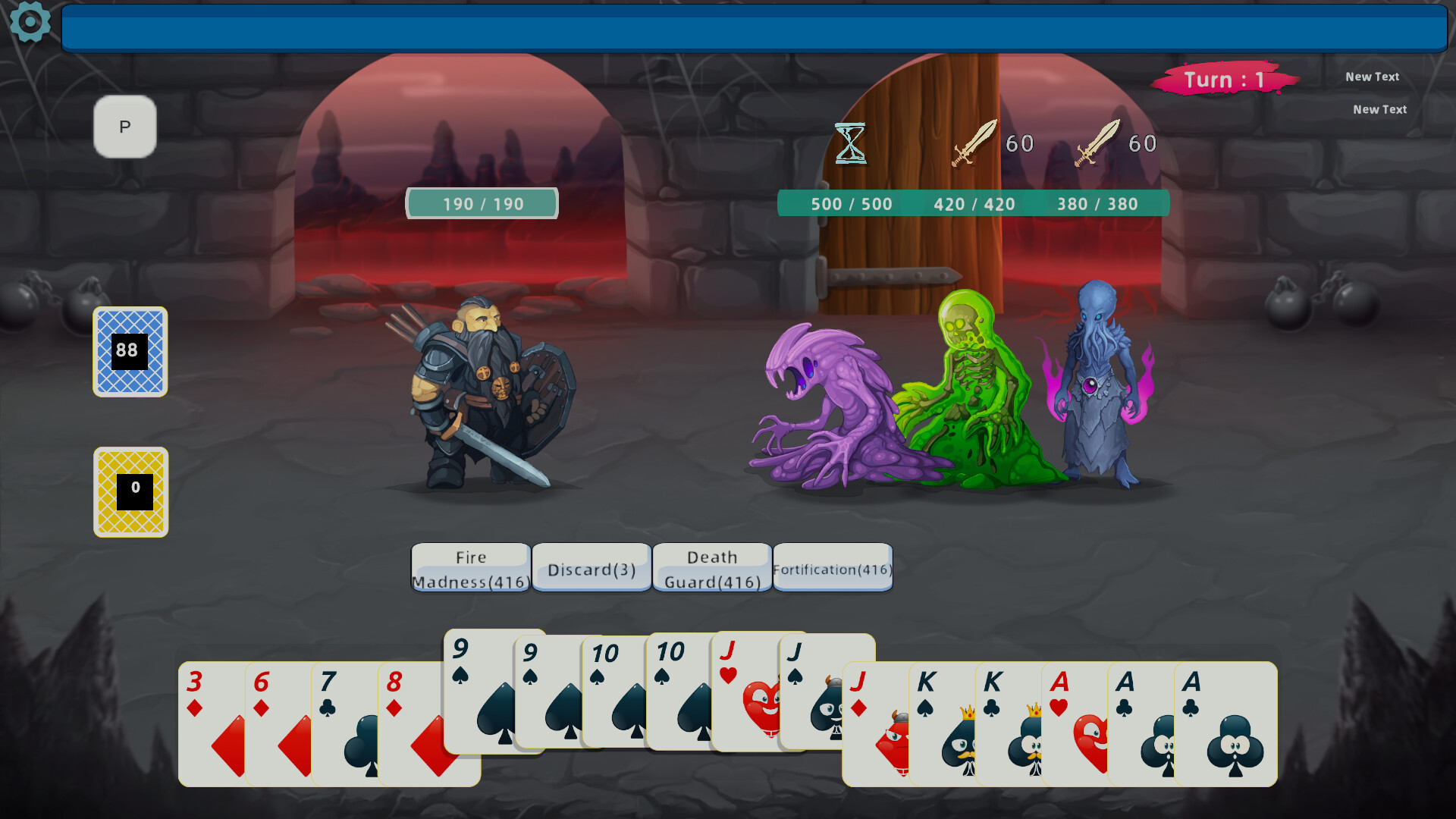Image resolution: width=1456 pixels, height=819 pixels.
Task: Click the hourglass initiative icon above the enemies
Action: (849, 143)
